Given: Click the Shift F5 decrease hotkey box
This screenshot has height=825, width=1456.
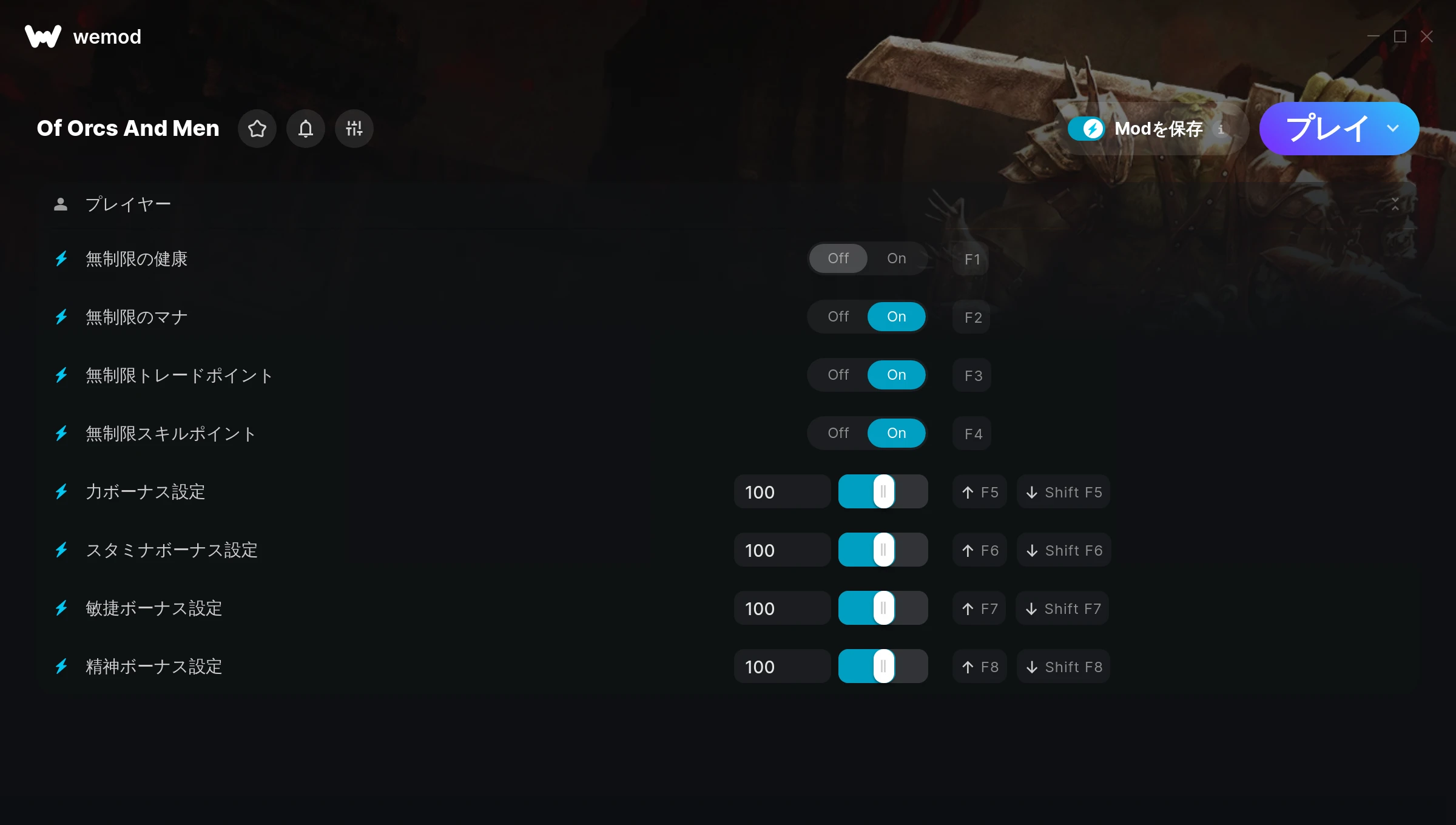Looking at the screenshot, I should pos(1064,492).
